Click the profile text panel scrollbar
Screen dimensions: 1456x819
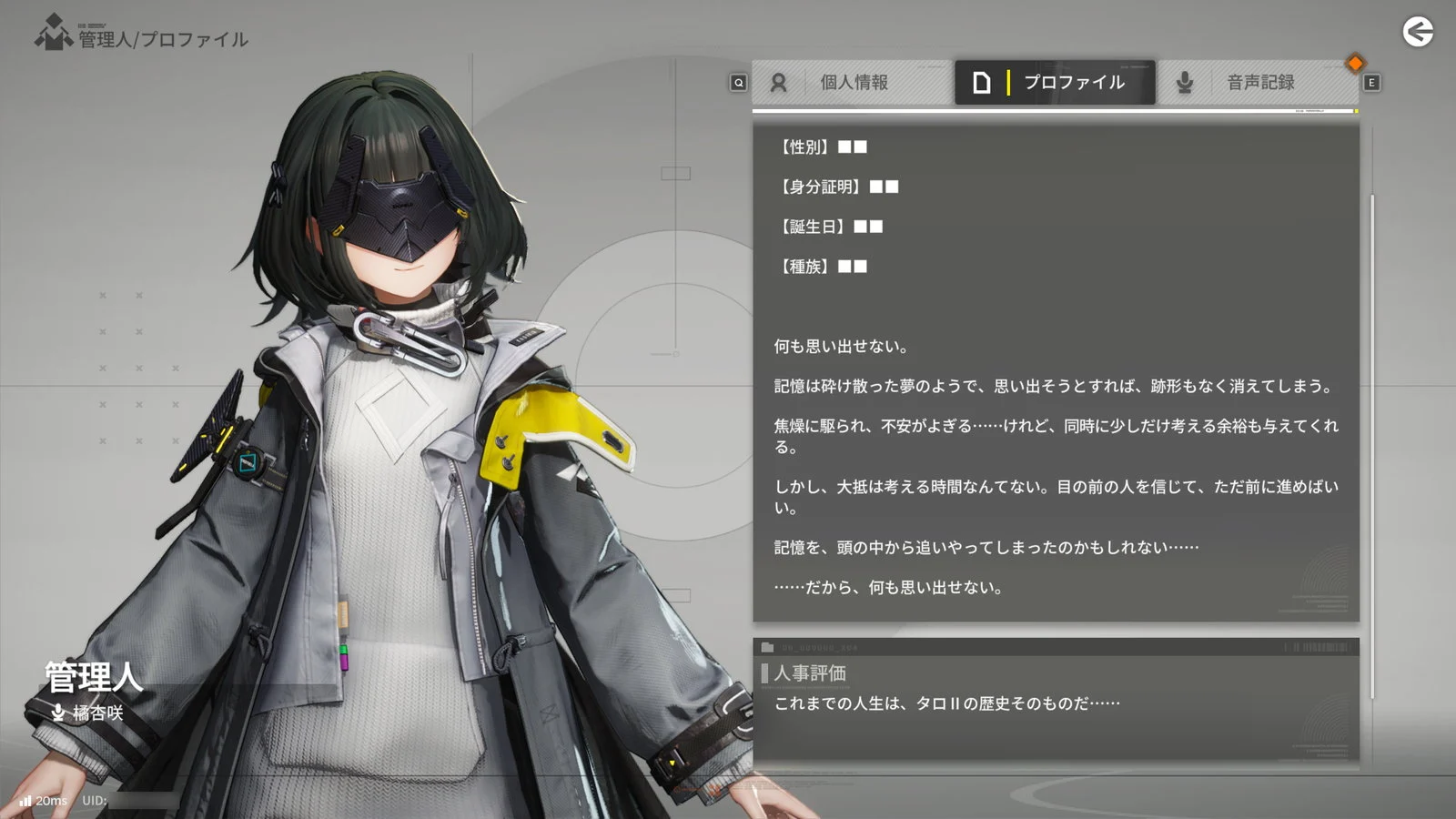[1371, 364]
